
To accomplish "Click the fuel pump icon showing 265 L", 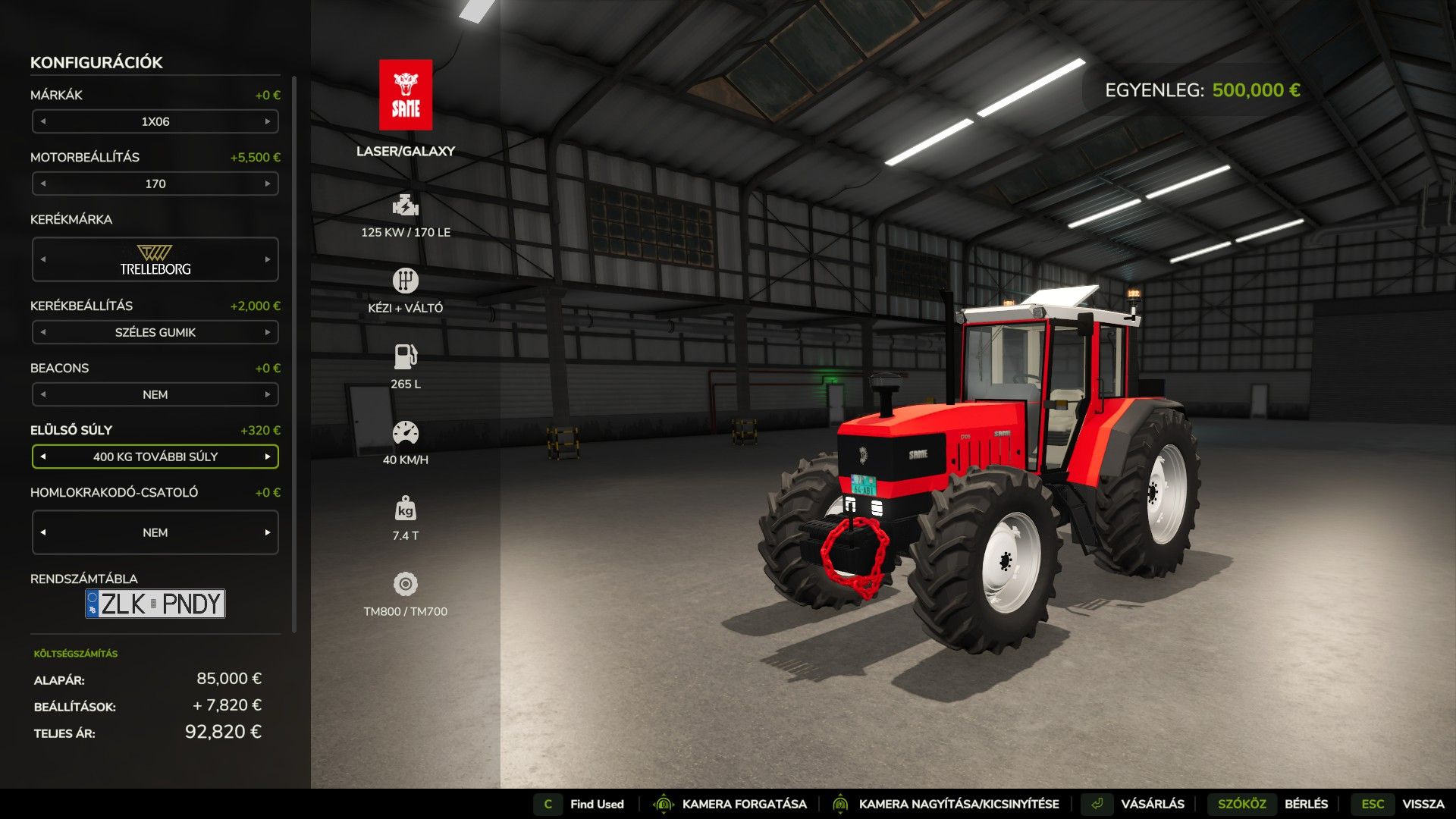I will tap(405, 356).
